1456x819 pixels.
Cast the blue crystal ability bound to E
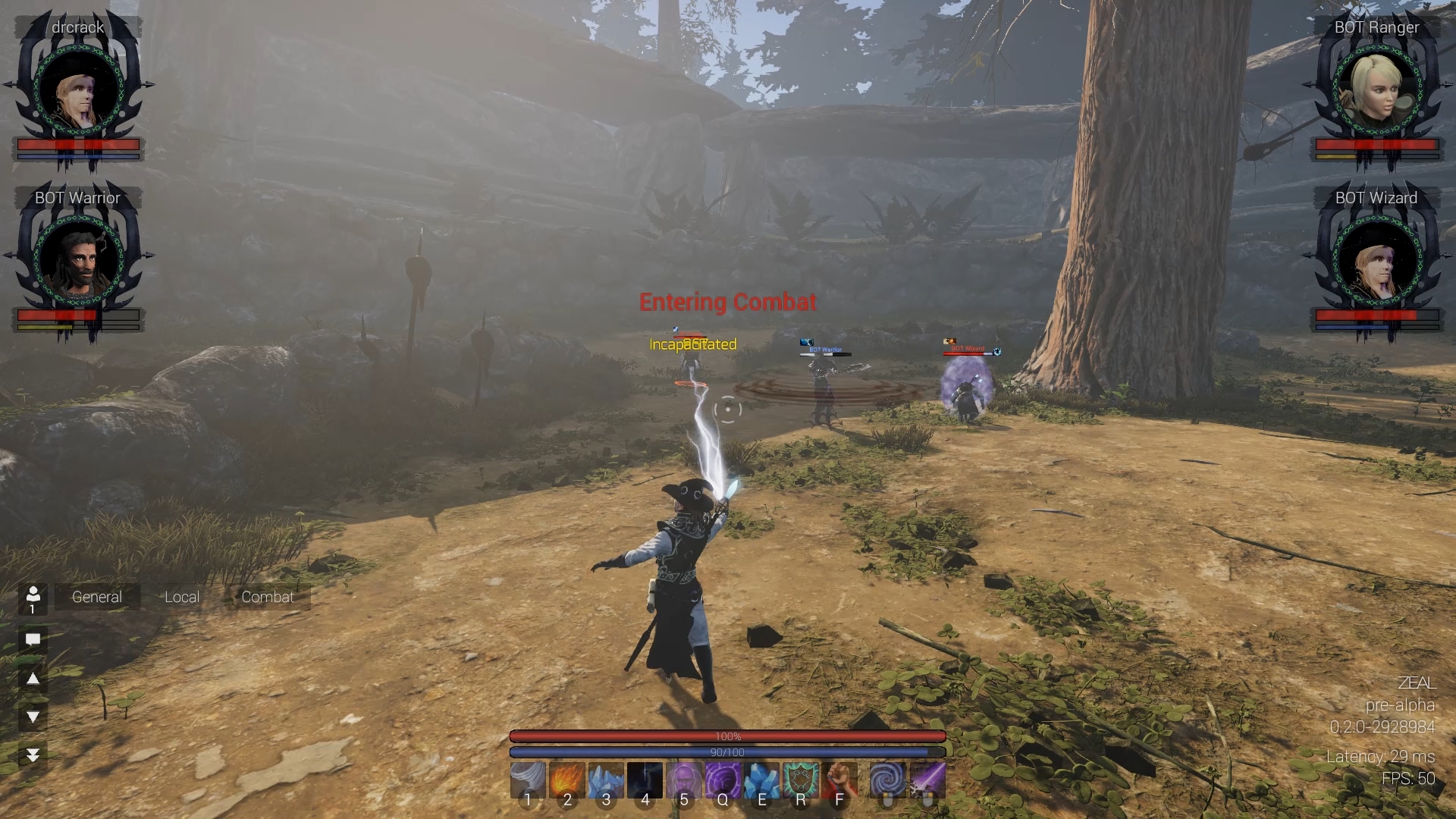tap(762, 780)
